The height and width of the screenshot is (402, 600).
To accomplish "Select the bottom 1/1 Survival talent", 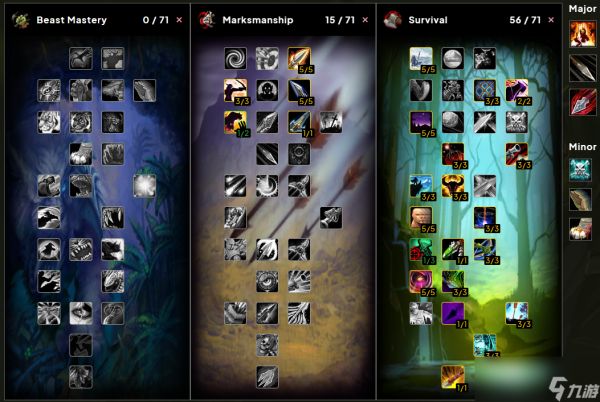I will coord(453,376).
